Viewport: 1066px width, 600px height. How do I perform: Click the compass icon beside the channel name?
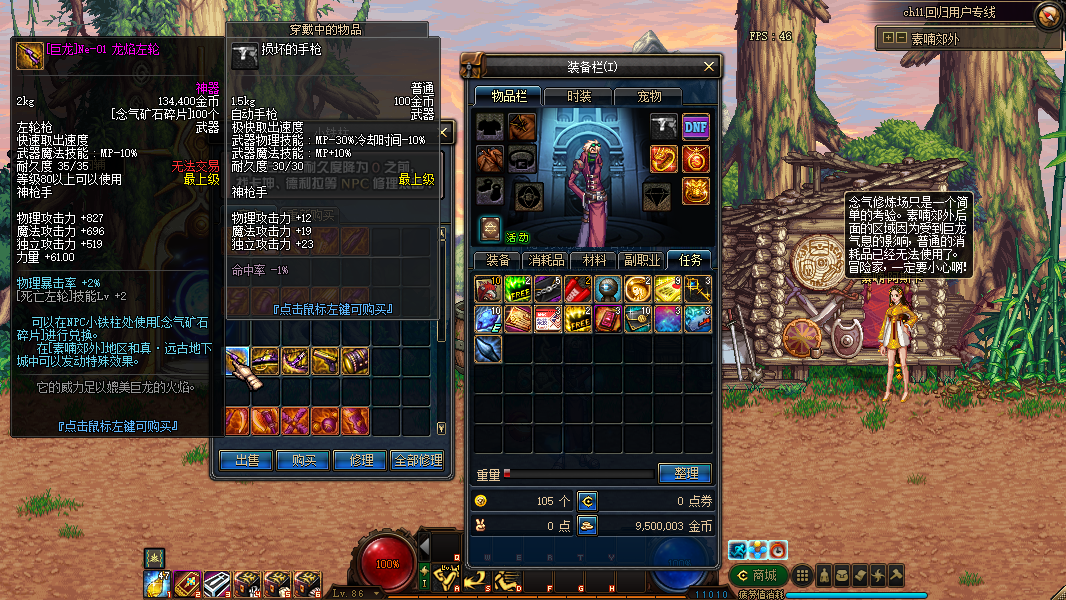[x=1047, y=15]
